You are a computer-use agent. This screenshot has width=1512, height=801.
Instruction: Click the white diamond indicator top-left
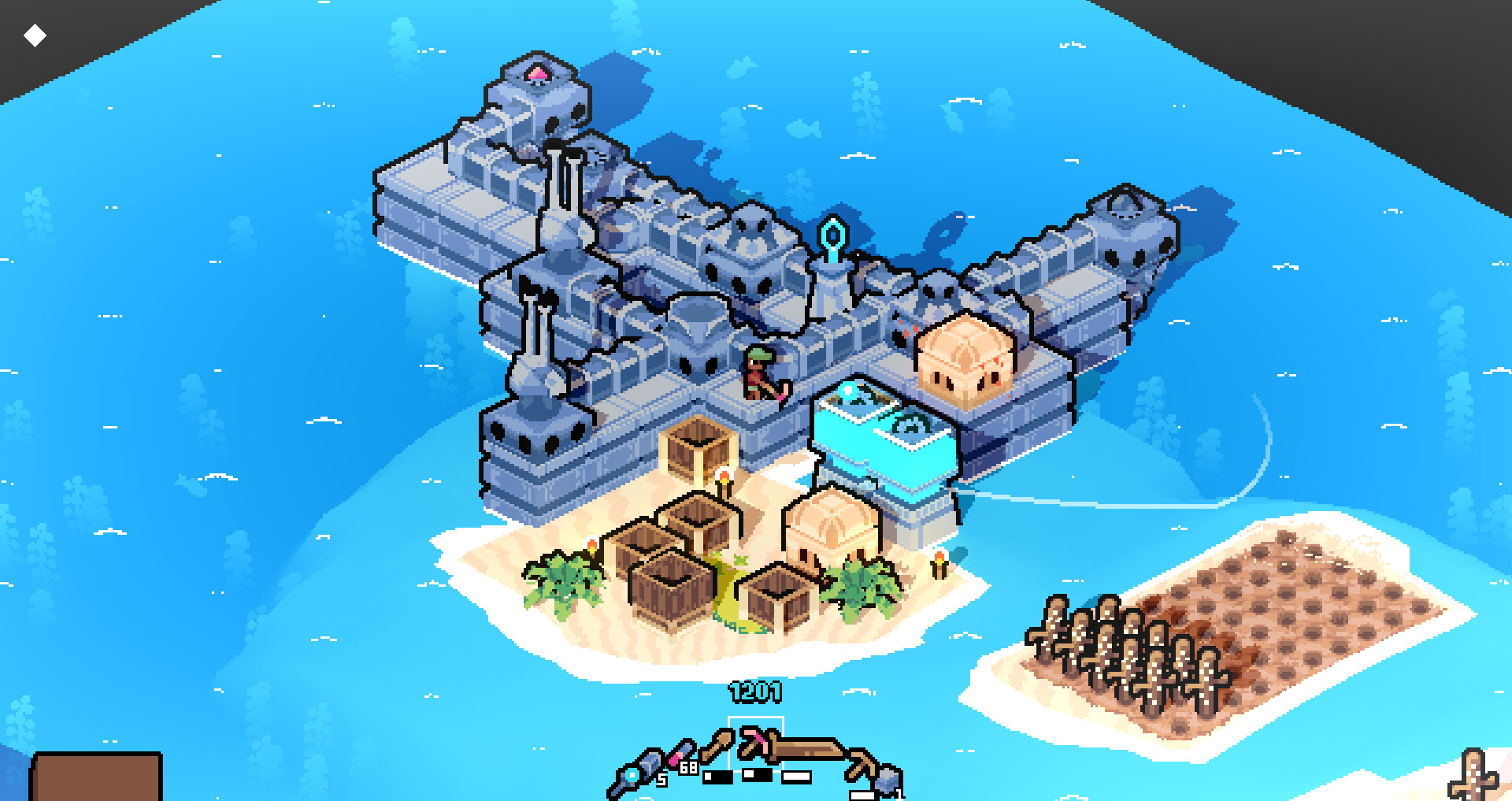pyautogui.click(x=33, y=34)
